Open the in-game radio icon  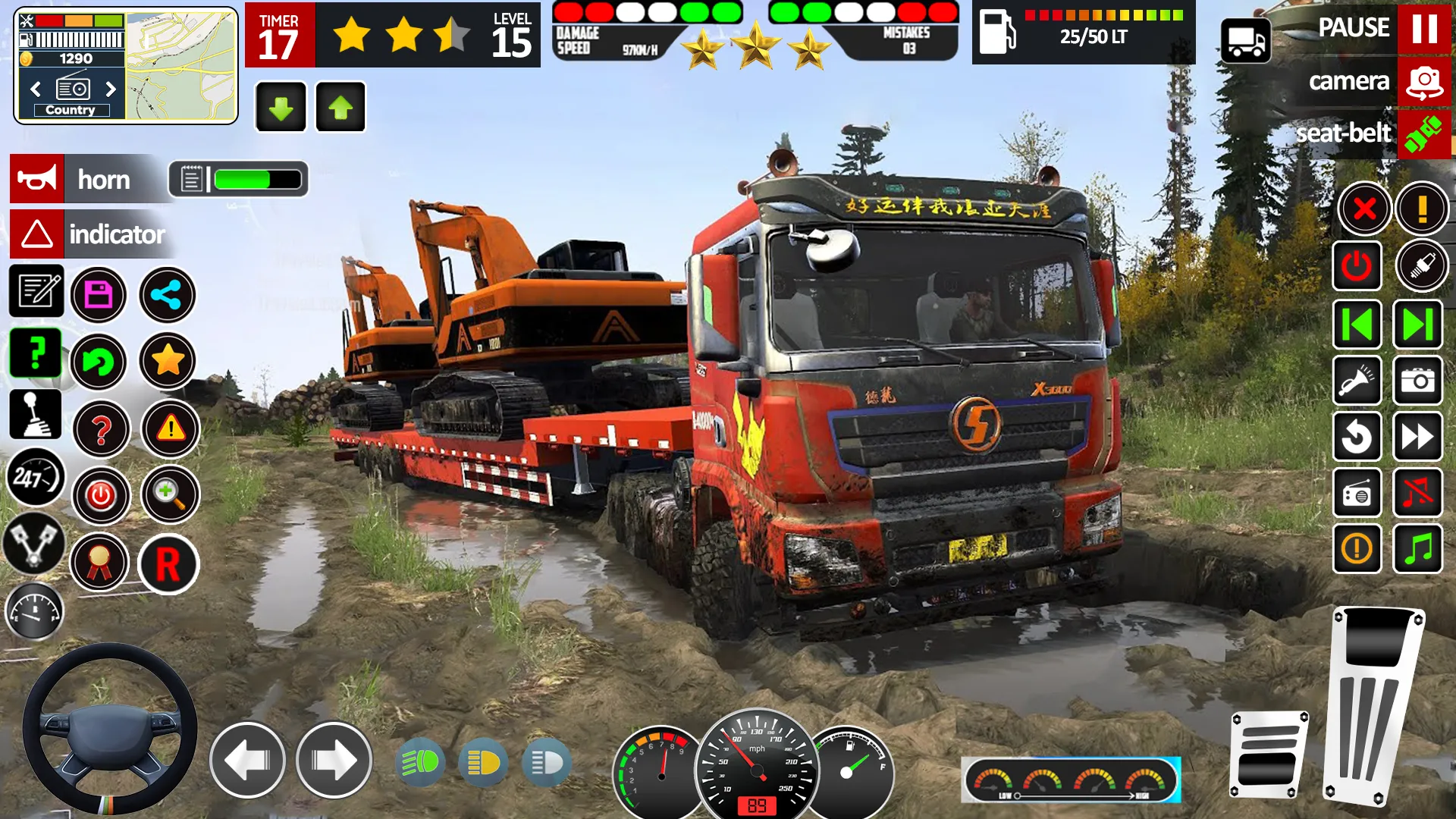point(1357,493)
